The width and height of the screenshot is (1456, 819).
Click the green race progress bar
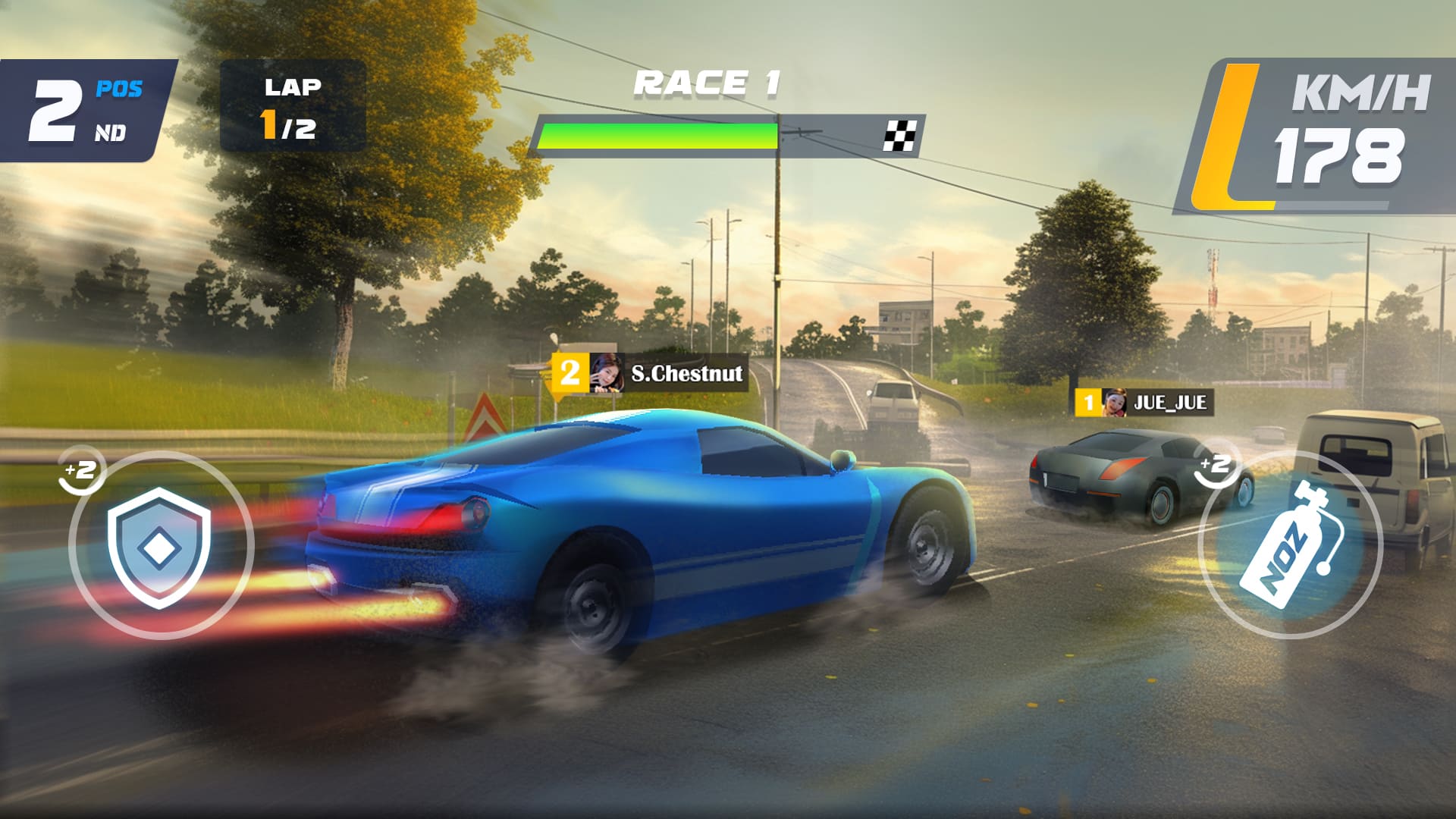656,136
